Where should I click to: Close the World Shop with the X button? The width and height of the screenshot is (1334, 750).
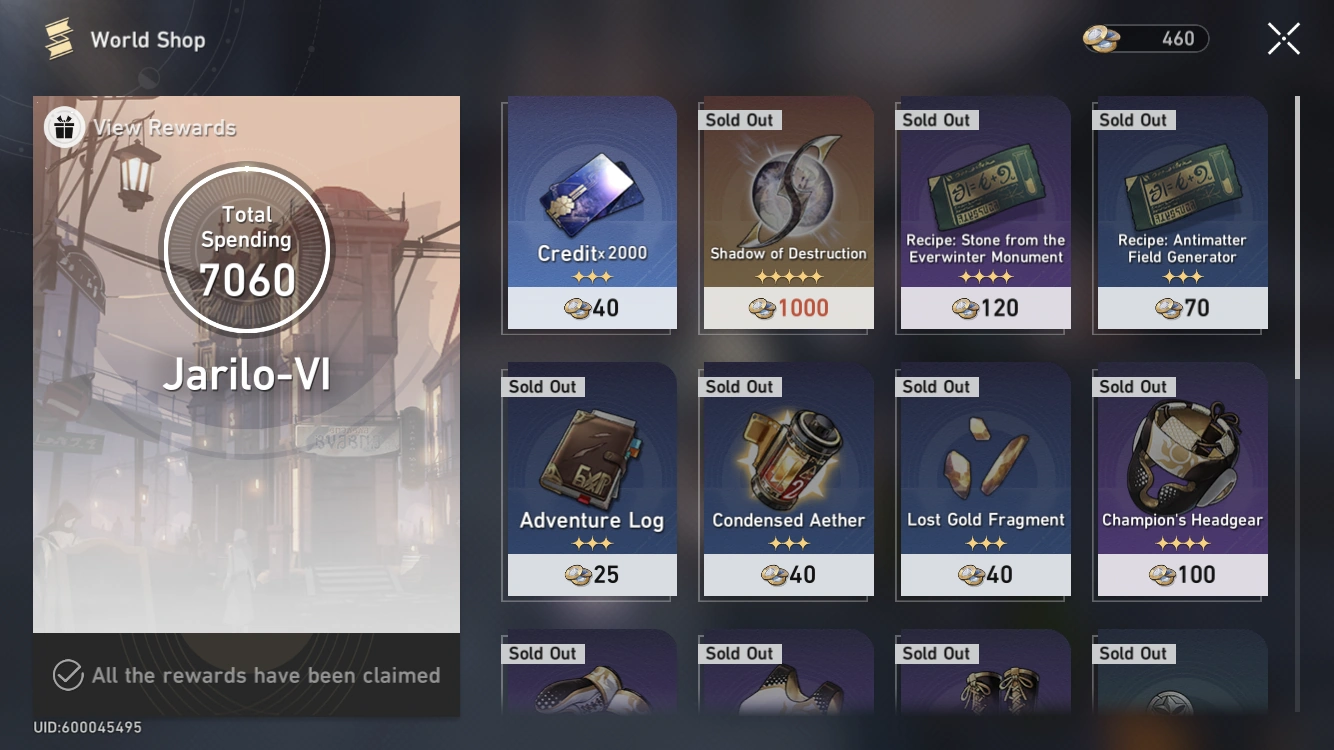tap(1283, 39)
